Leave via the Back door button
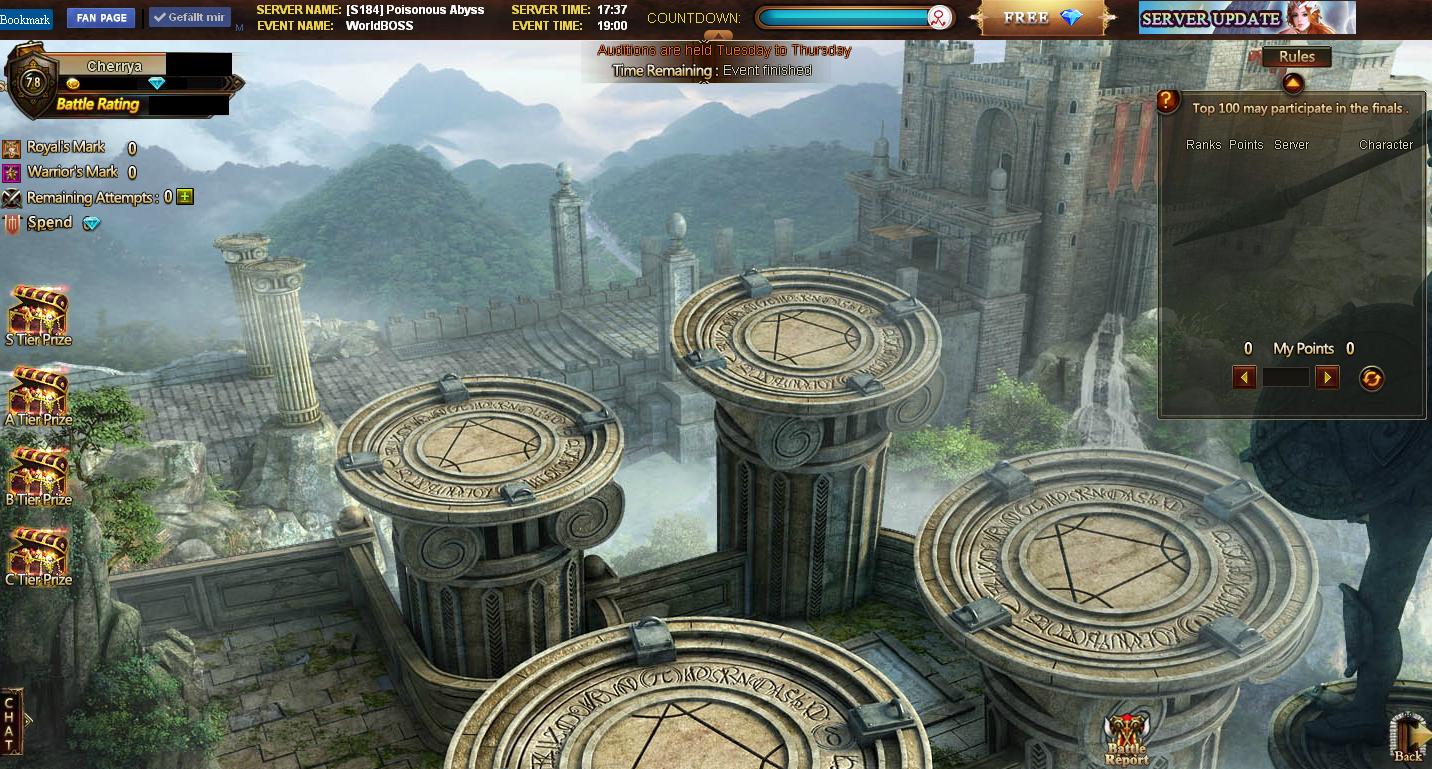1432x769 pixels. coord(1408,740)
